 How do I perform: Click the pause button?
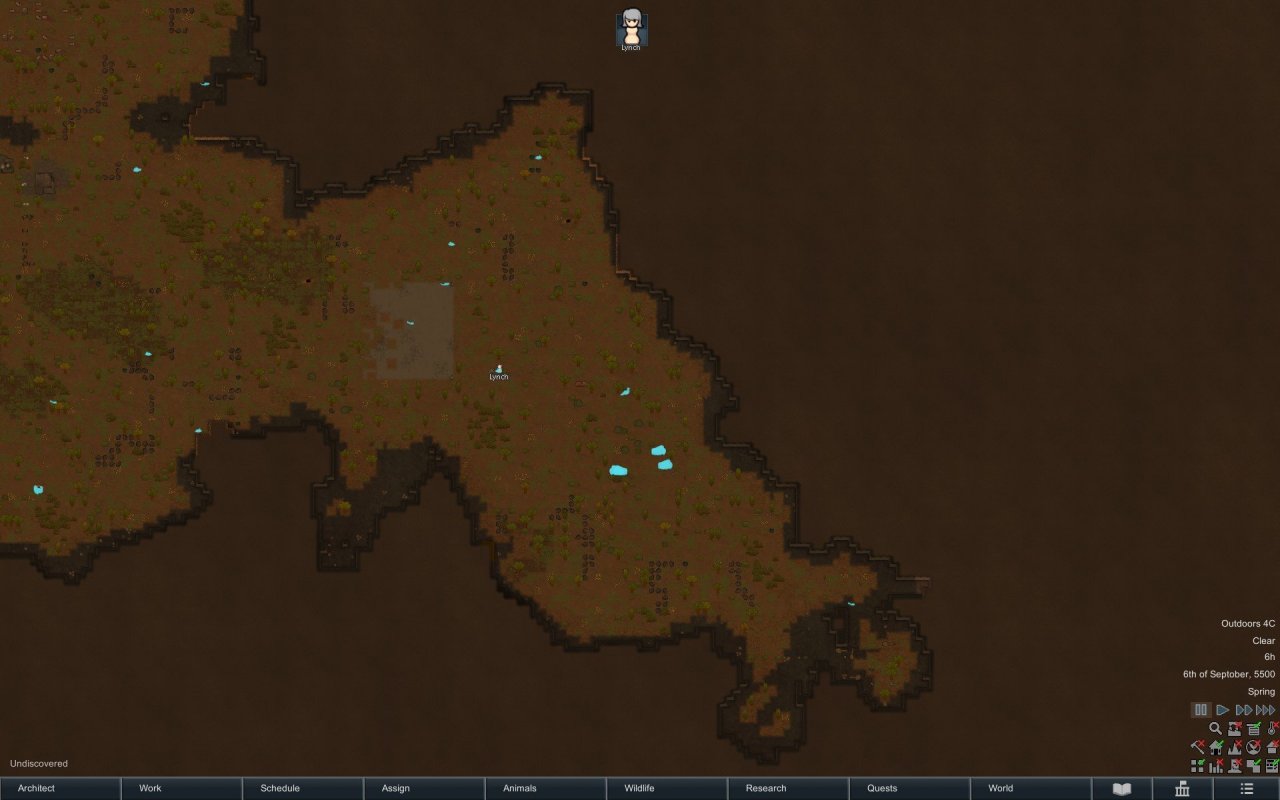click(x=1201, y=710)
